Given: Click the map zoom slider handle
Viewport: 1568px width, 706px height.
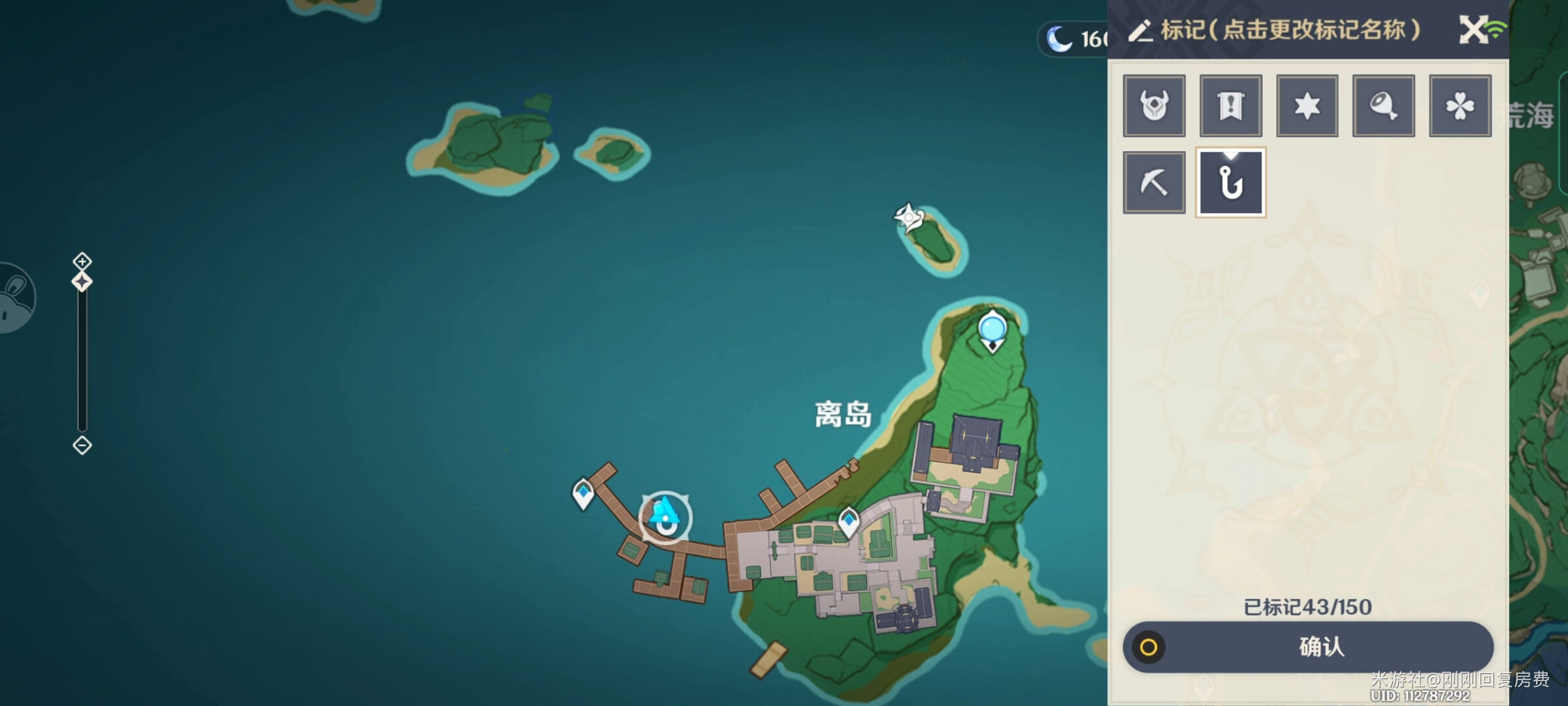Looking at the screenshot, I should click(x=82, y=282).
